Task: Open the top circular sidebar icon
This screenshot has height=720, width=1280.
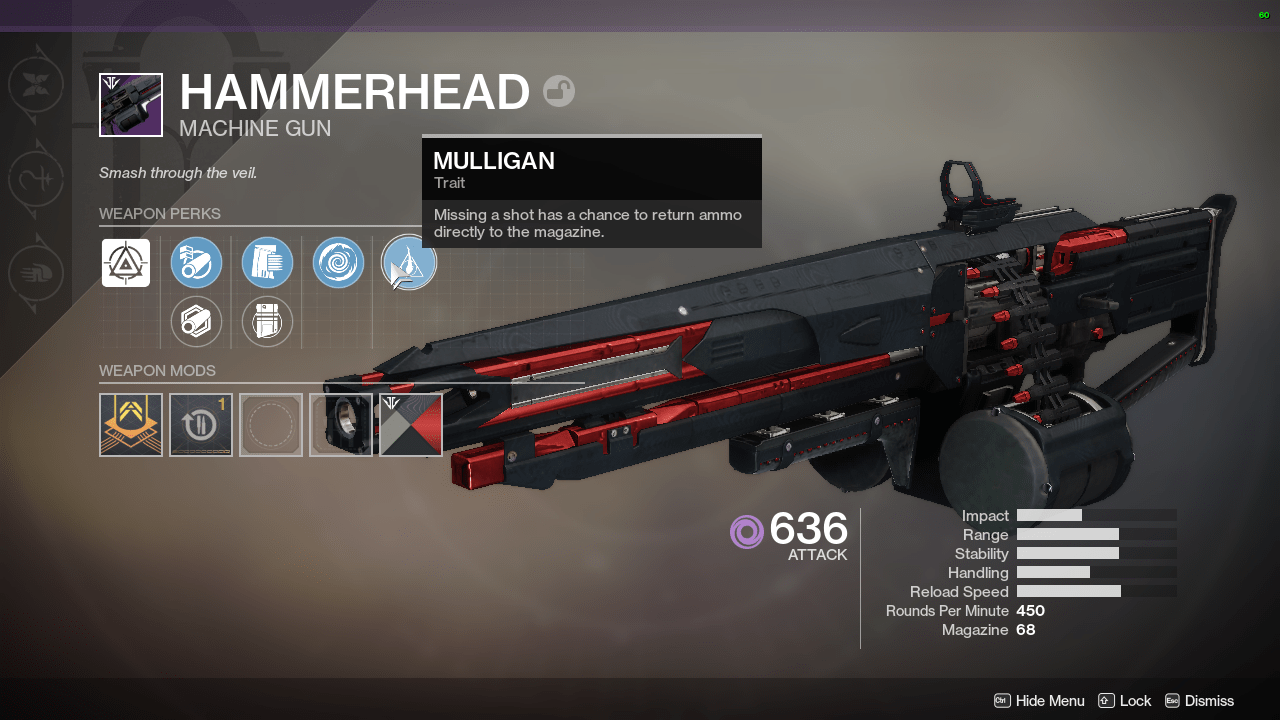Action: (x=36, y=85)
